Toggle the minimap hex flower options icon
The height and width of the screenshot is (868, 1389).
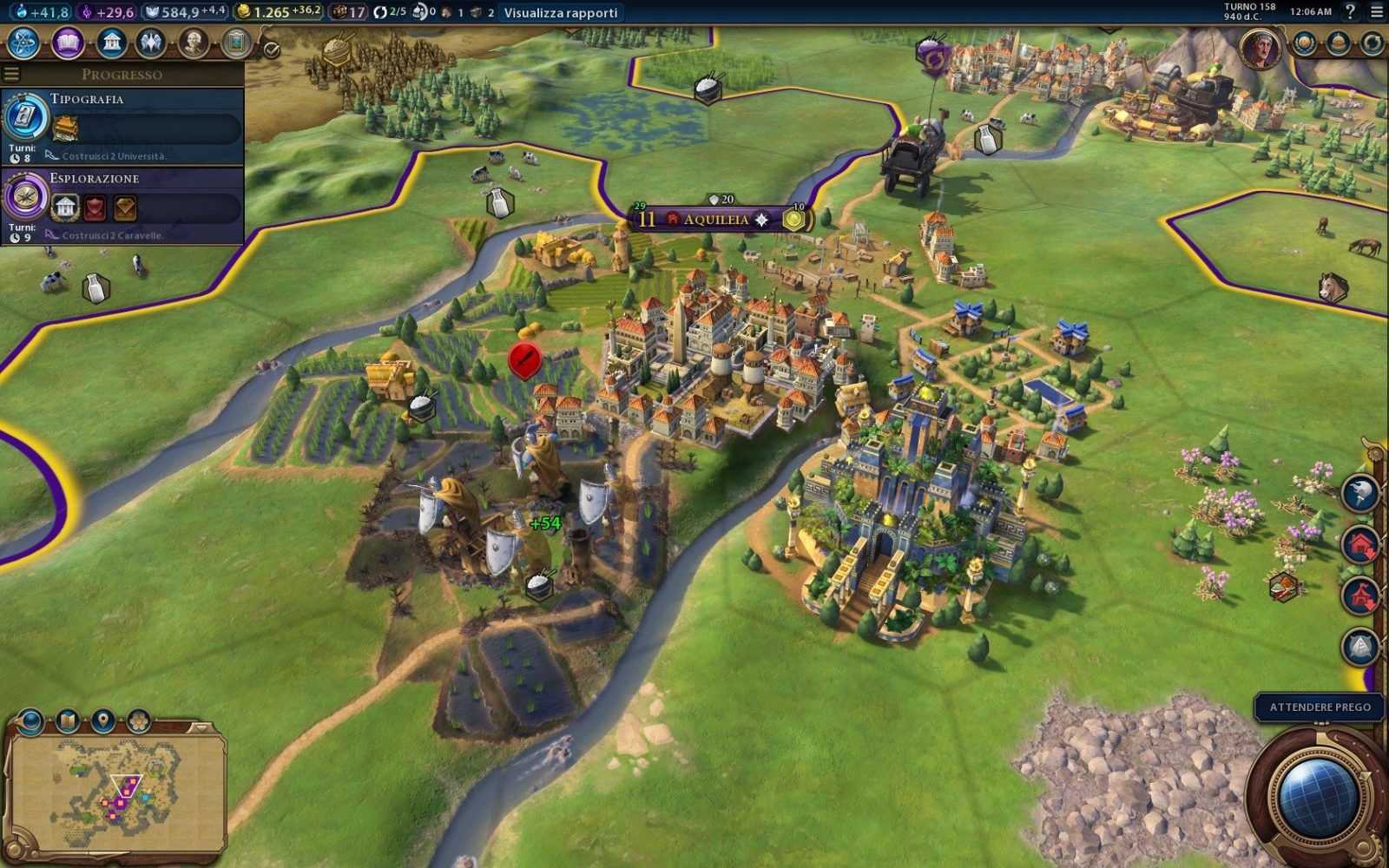click(139, 720)
